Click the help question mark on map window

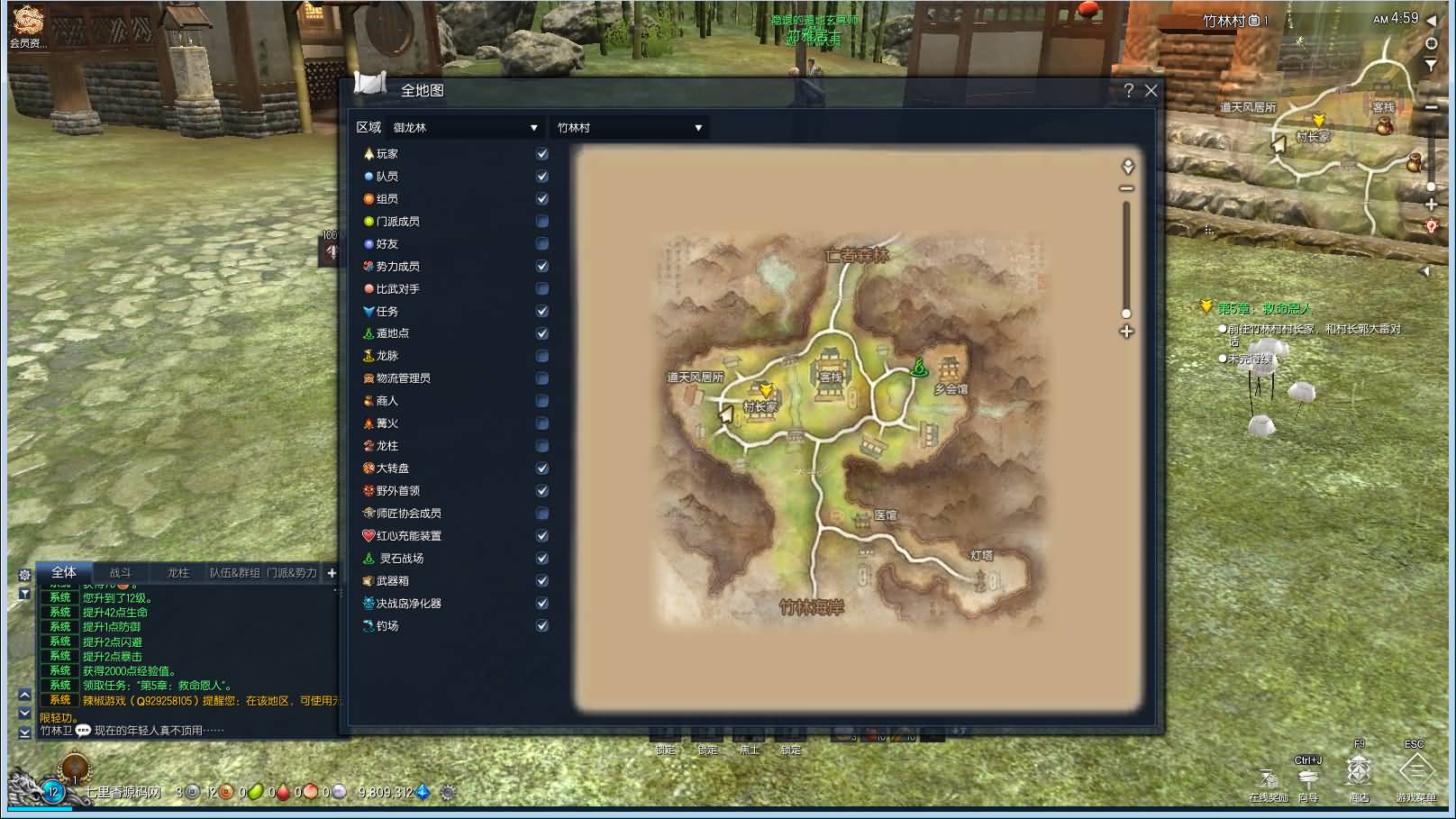click(x=1129, y=90)
